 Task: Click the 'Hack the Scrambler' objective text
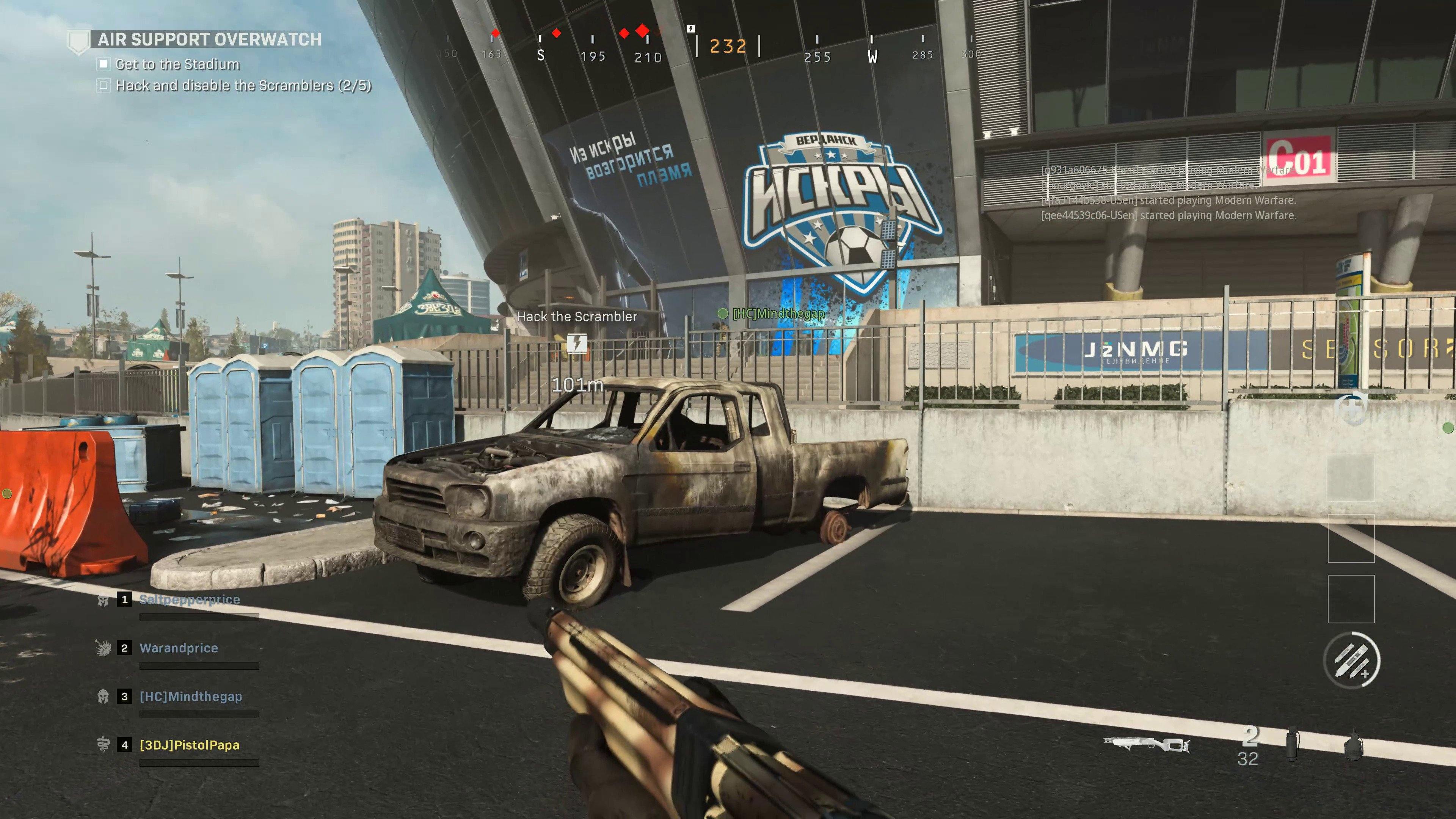tap(577, 317)
